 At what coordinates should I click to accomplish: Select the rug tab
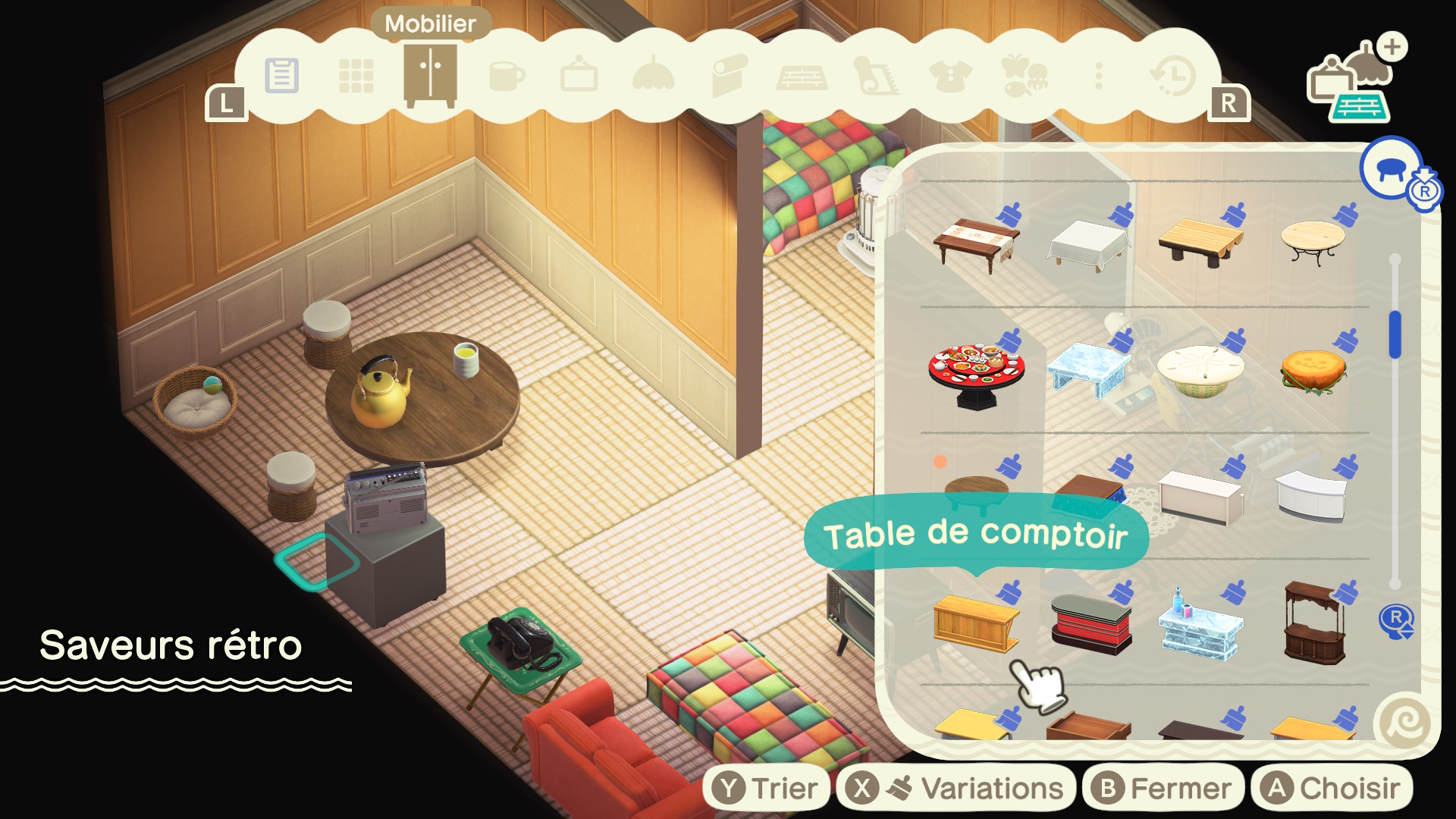pos(876,76)
